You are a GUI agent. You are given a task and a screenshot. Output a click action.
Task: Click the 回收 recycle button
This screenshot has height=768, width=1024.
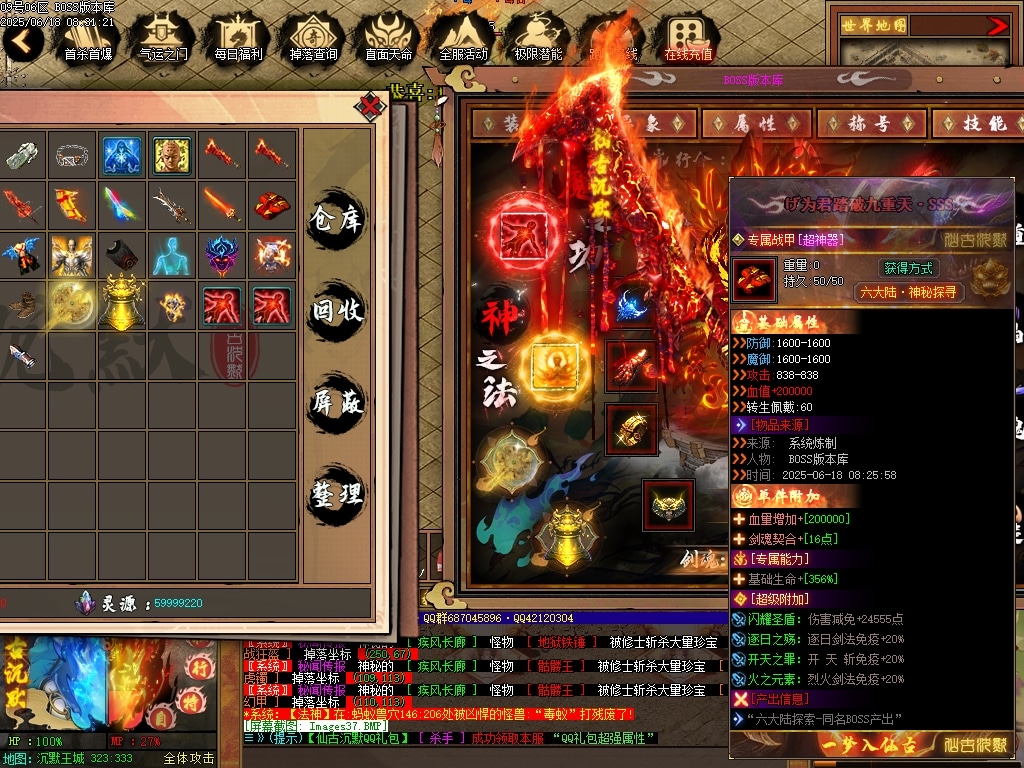(x=336, y=311)
